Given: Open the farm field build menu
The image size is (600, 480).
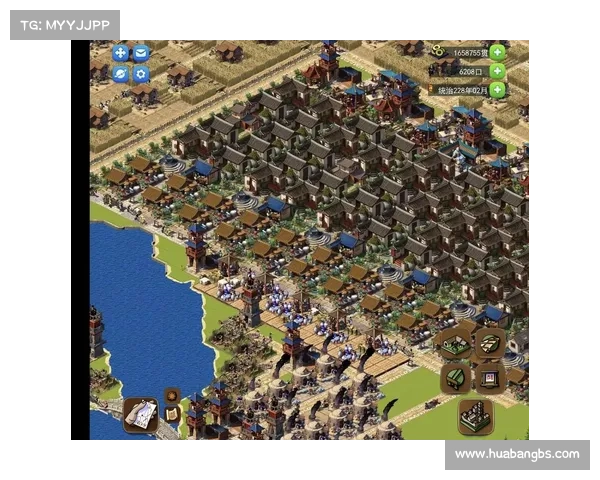Looking at the screenshot, I should (455, 345).
